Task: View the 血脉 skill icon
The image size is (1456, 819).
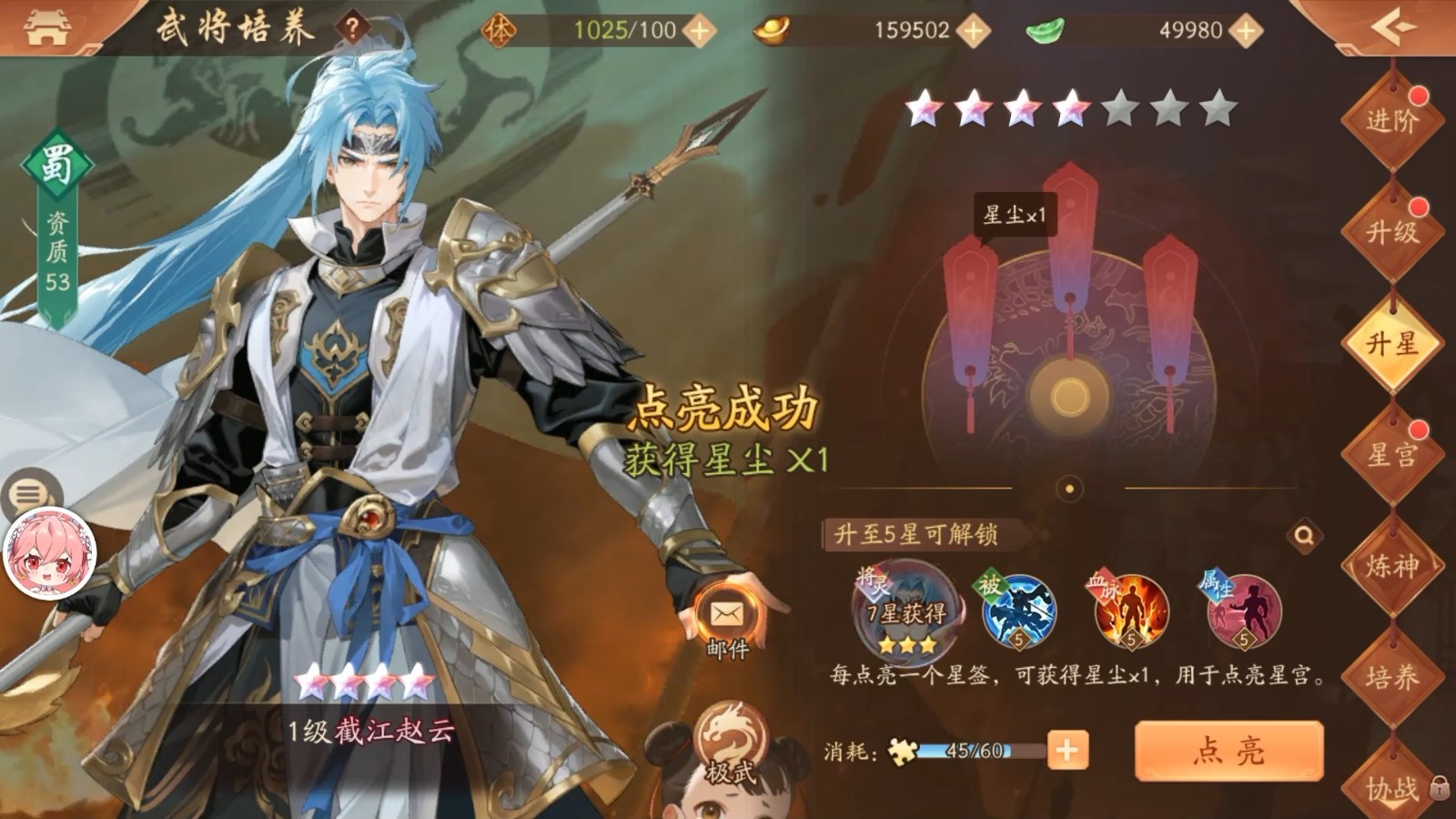Action: (x=1129, y=612)
